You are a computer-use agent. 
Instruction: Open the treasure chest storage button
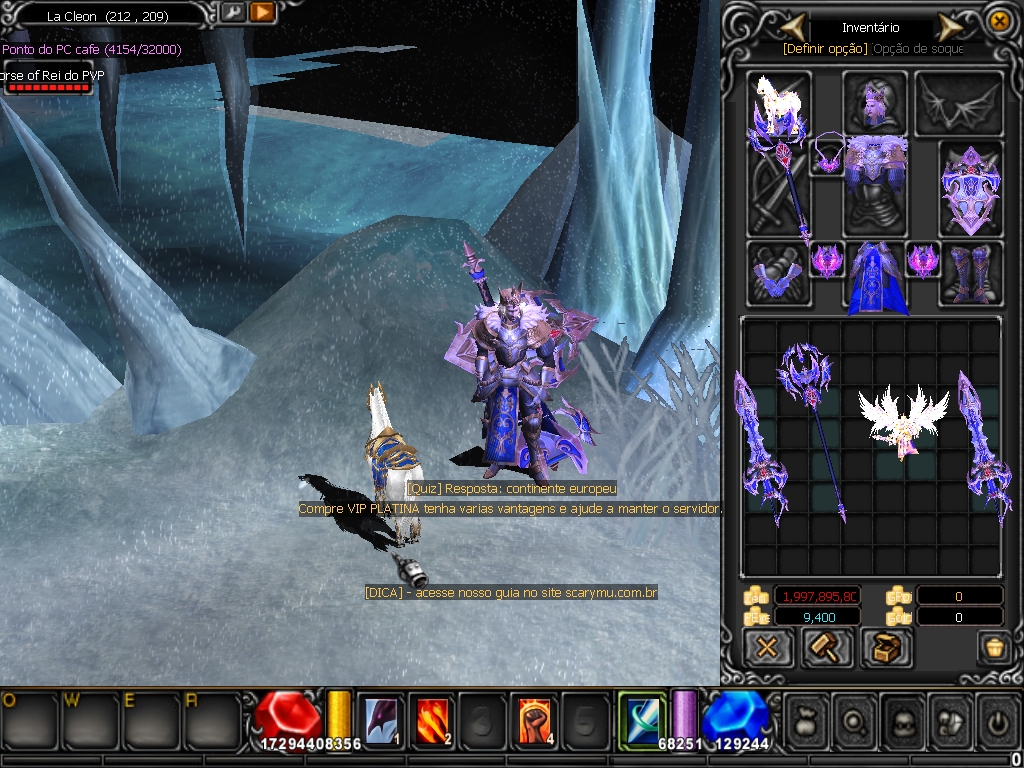click(885, 647)
